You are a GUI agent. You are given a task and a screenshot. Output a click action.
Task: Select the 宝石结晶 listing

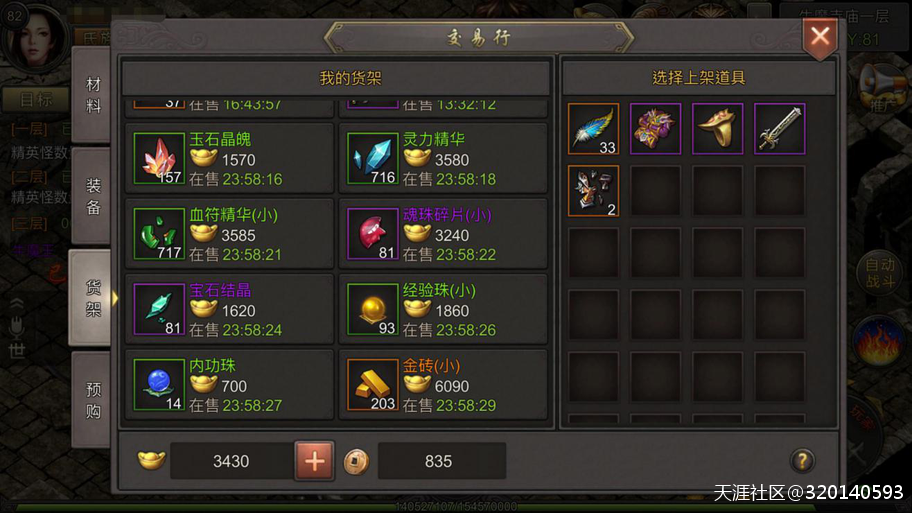(x=231, y=311)
